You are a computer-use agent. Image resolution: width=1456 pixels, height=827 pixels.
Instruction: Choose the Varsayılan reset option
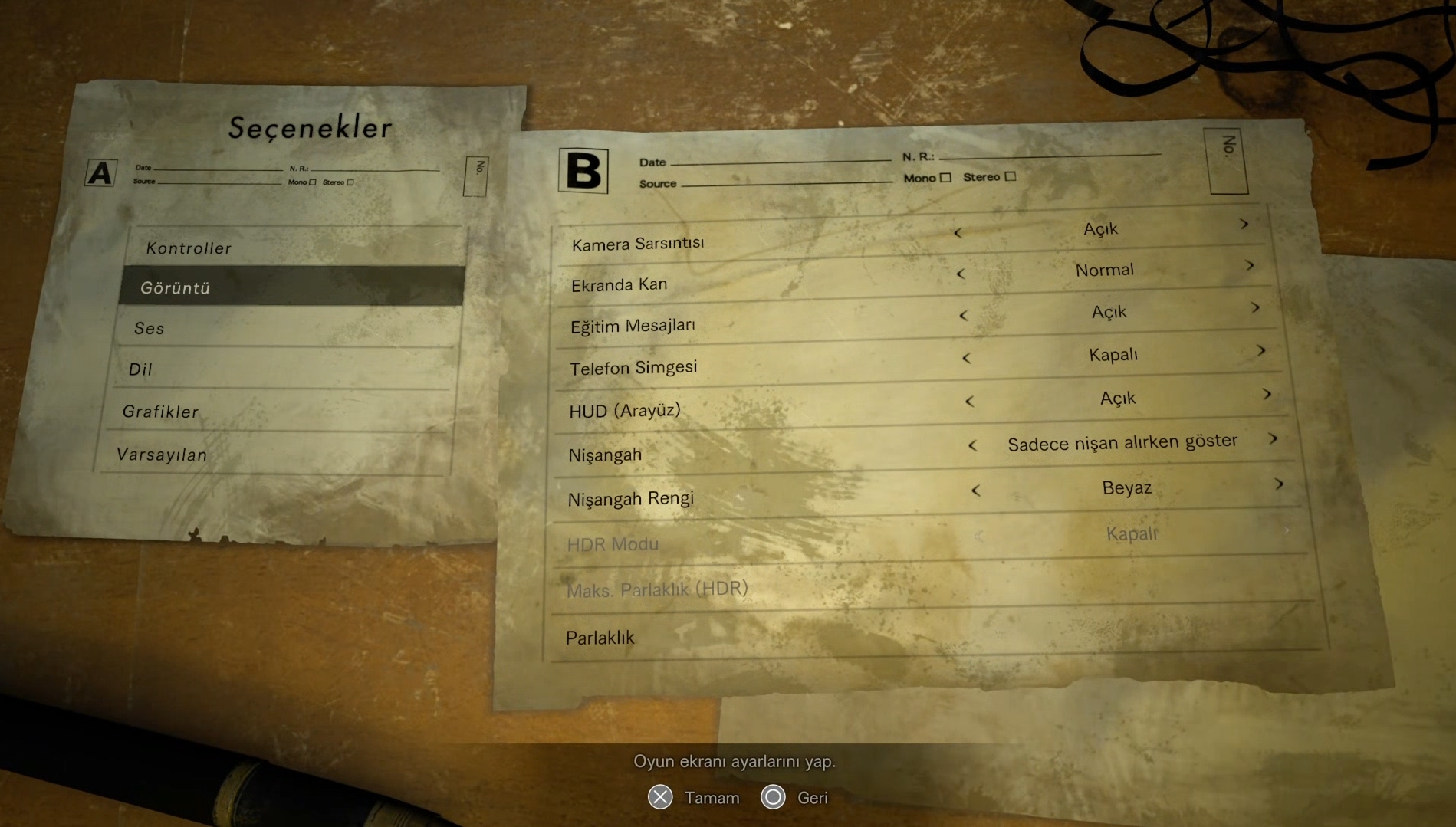pos(162,455)
